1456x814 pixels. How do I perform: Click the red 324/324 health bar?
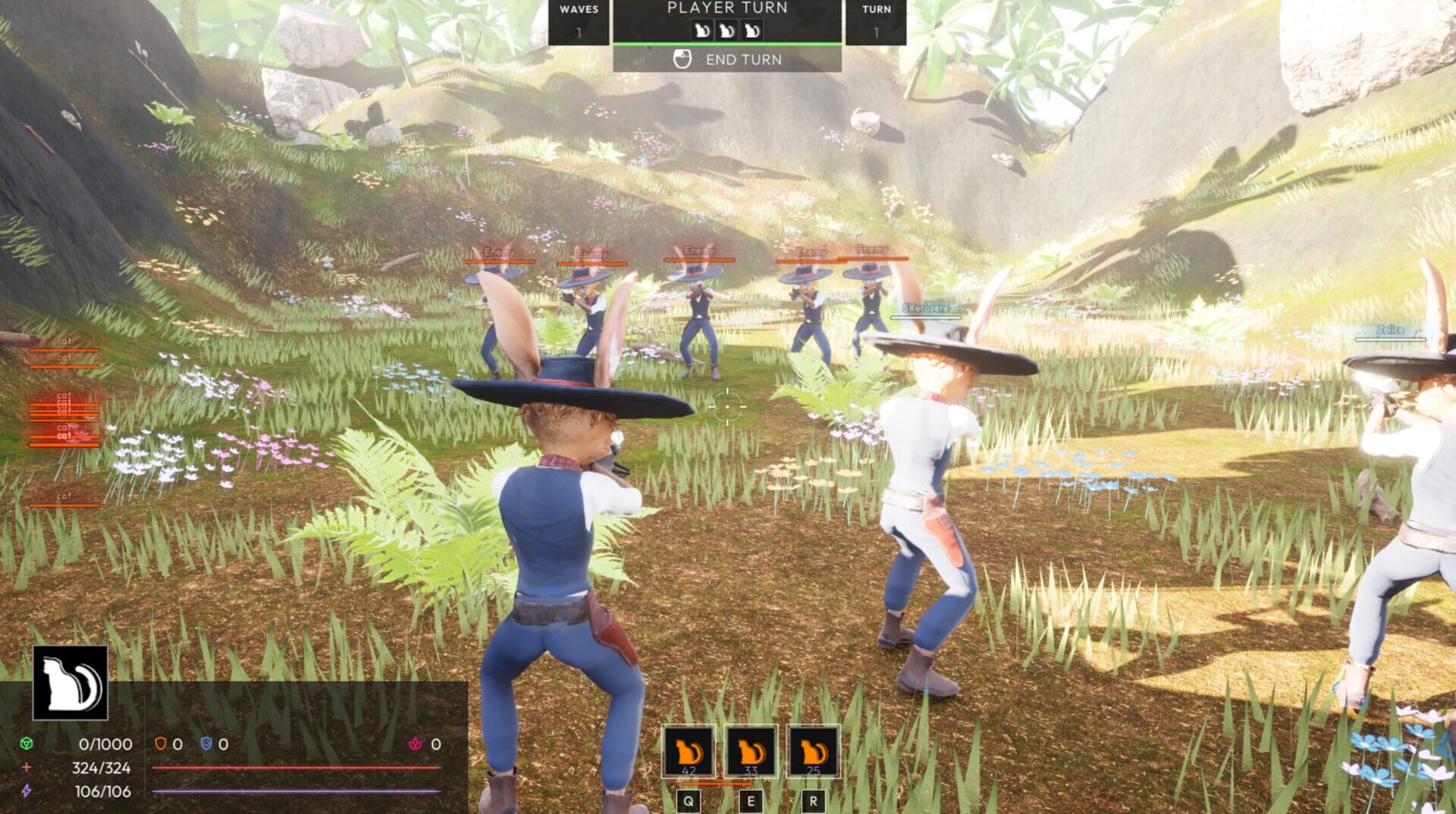[296, 768]
